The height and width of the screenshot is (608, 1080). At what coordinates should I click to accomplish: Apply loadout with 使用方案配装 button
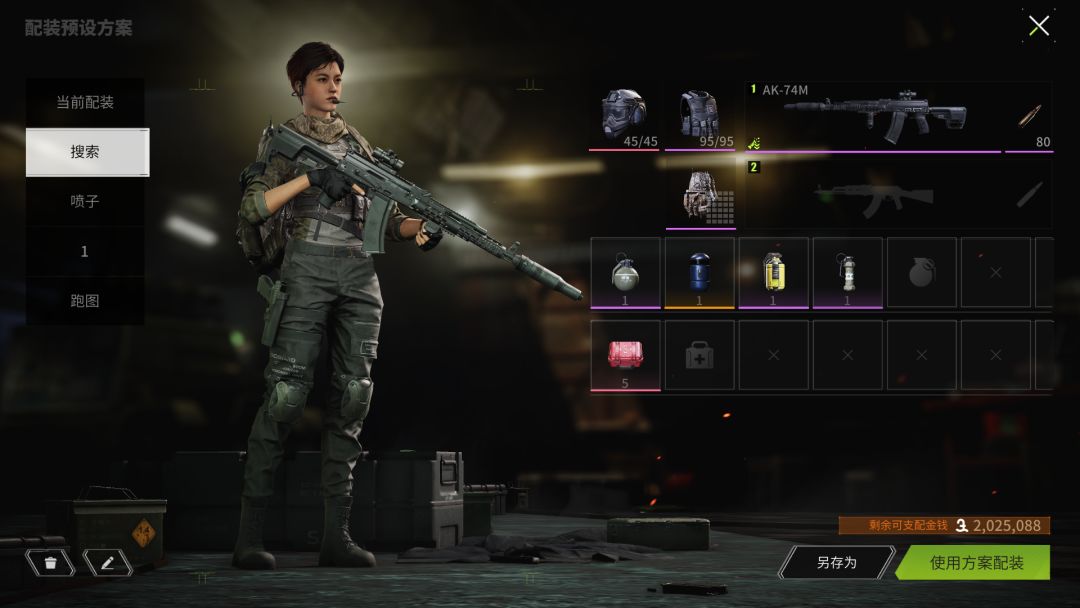click(x=975, y=562)
